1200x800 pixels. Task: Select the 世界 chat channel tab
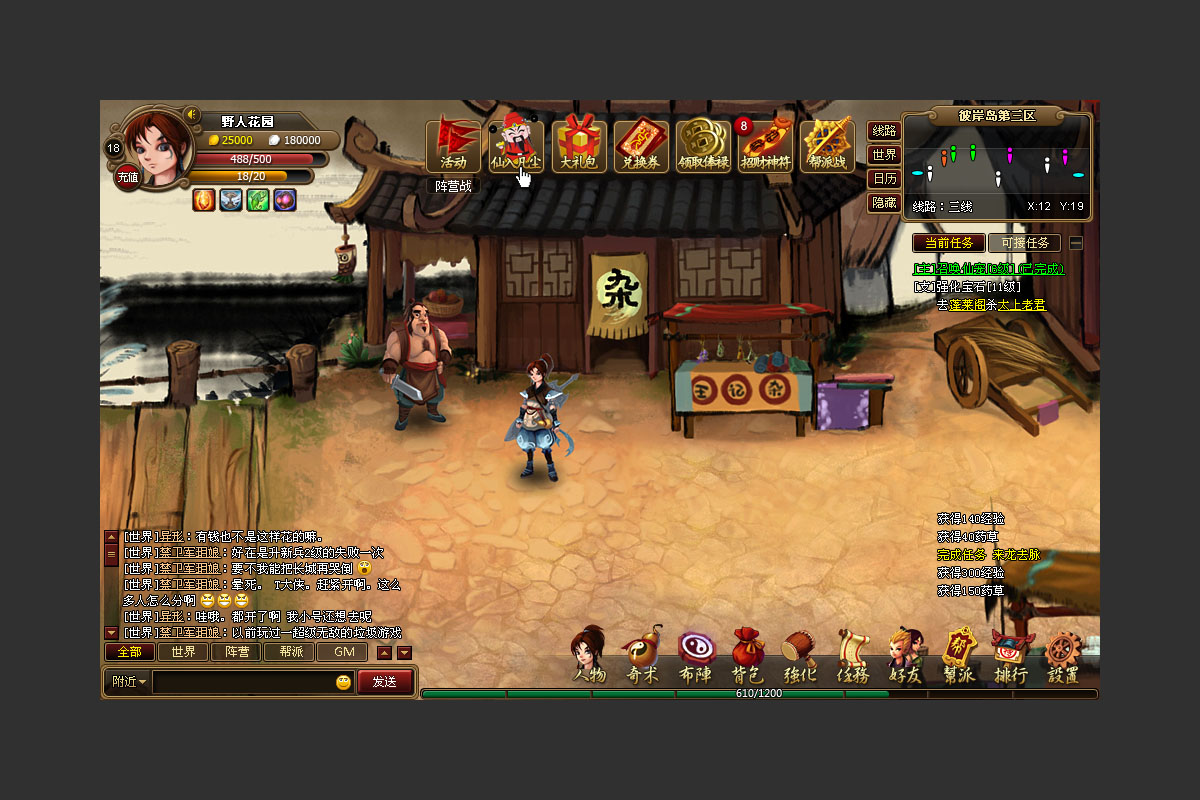coord(183,652)
